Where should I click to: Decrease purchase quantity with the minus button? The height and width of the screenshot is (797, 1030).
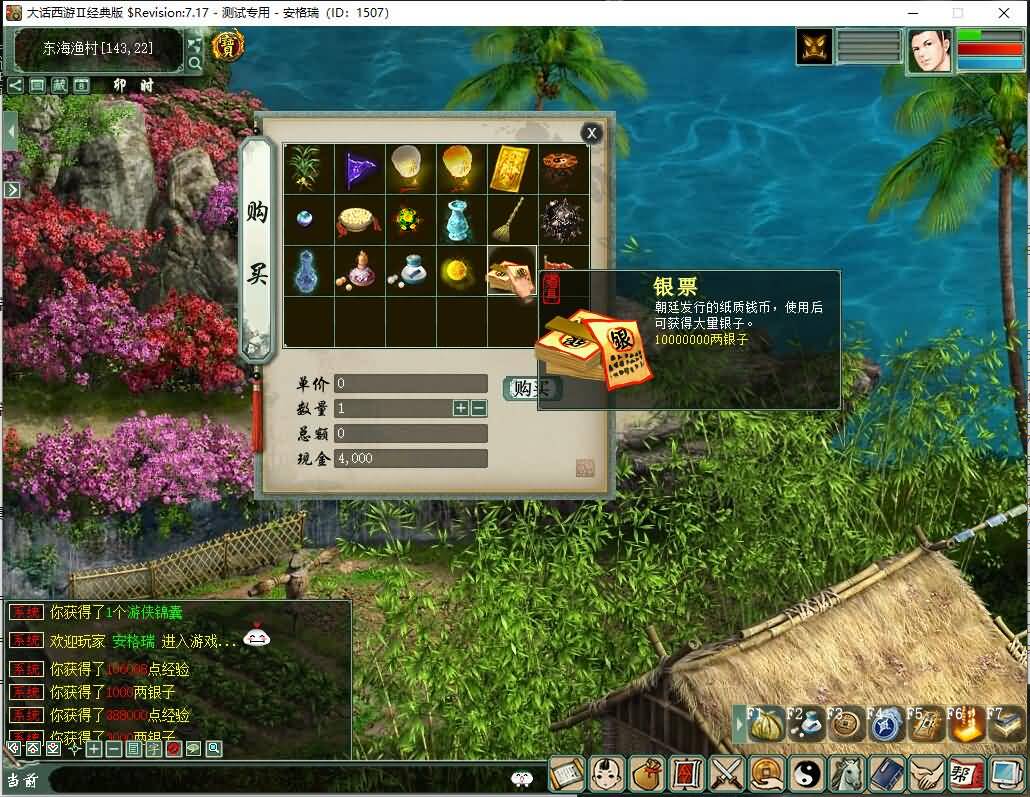479,408
